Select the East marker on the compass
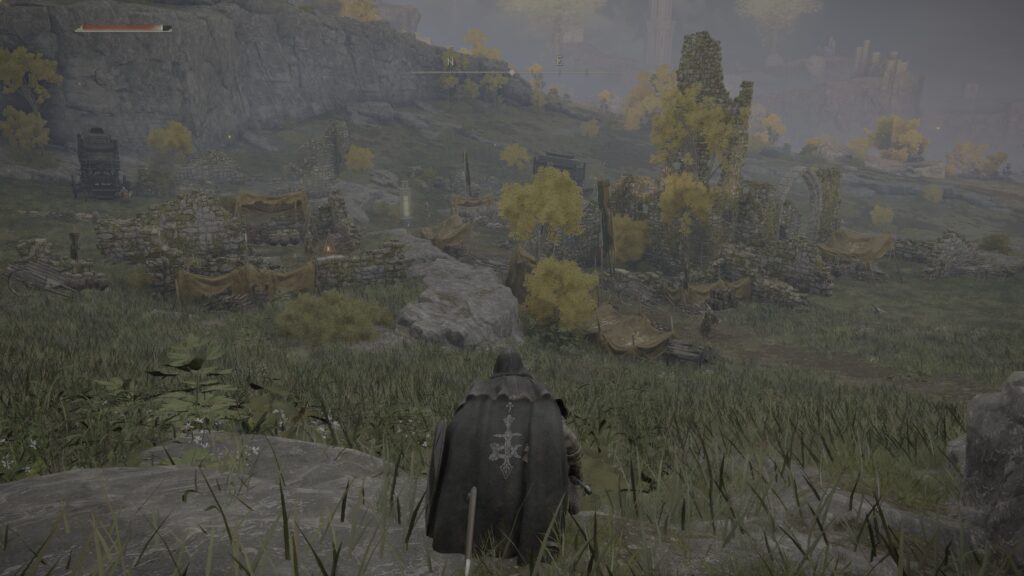 tap(559, 62)
